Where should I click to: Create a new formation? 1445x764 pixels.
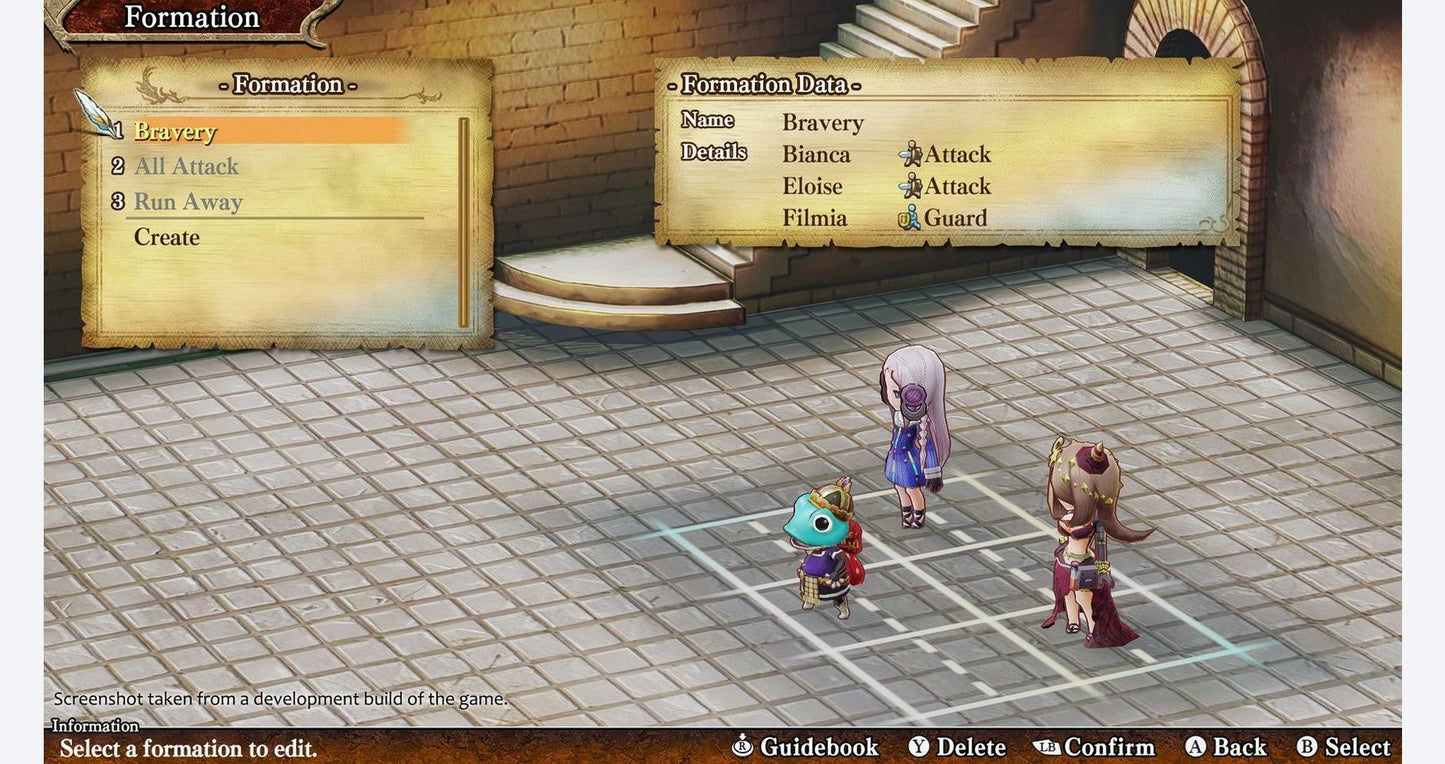coord(167,237)
